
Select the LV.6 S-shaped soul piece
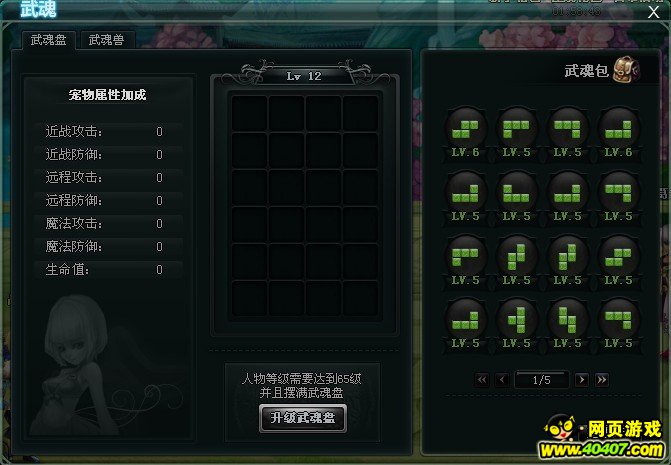point(466,127)
